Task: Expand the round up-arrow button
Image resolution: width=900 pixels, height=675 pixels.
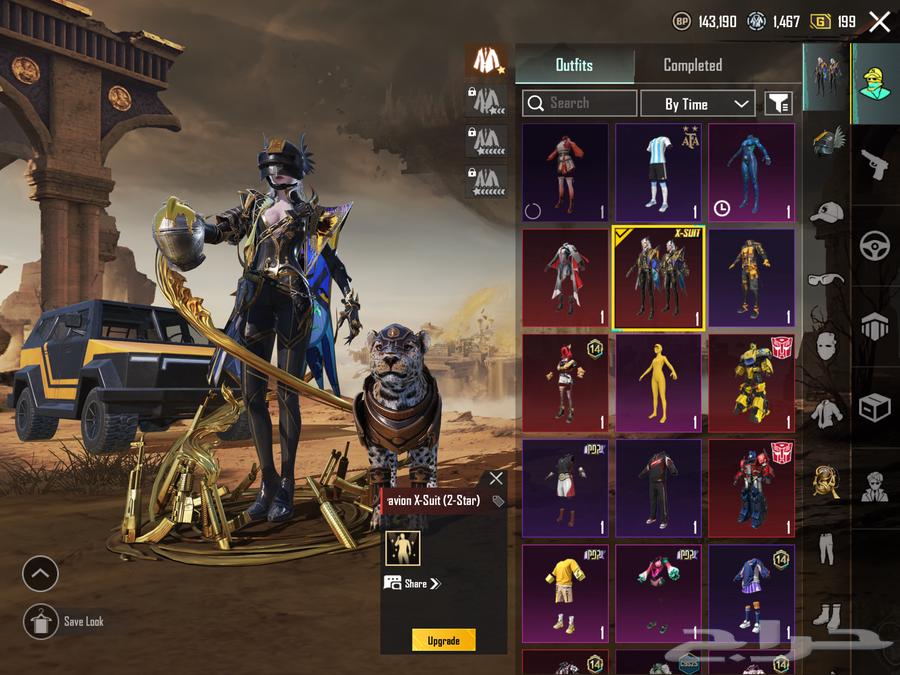Action: (x=40, y=574)
